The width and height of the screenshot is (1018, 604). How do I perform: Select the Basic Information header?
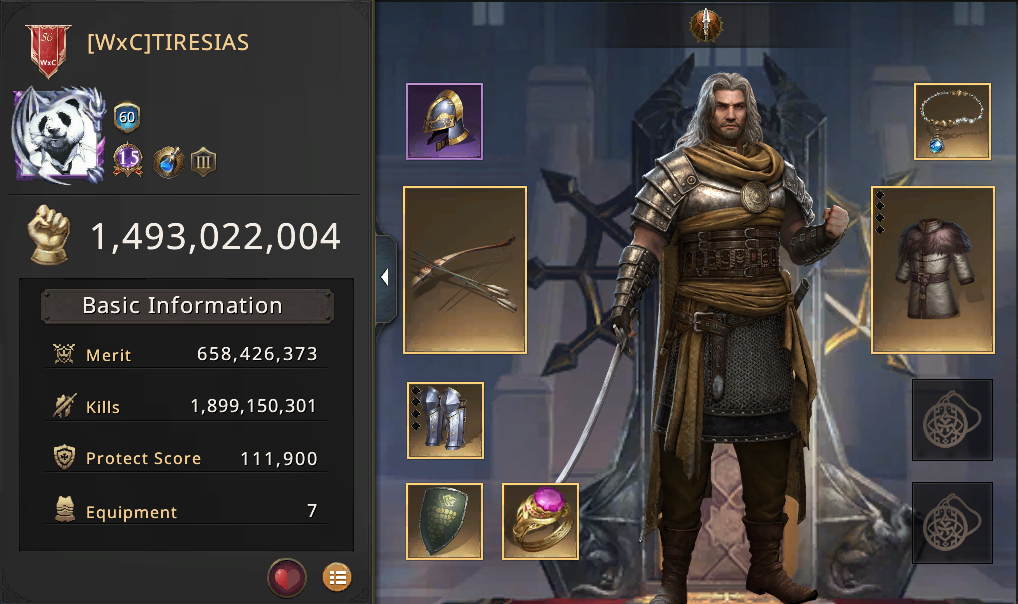187,306
